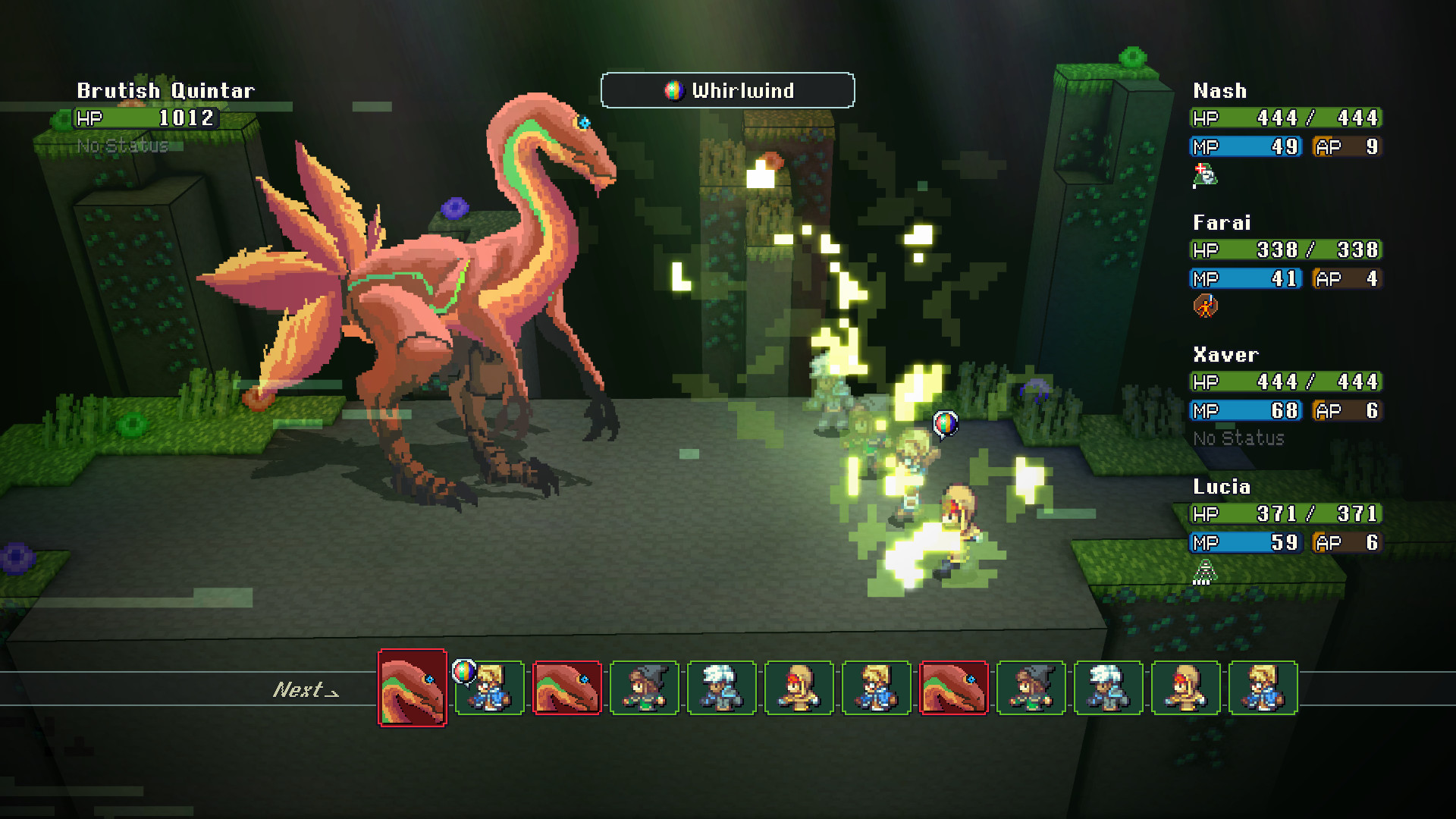Click the hooded witch portrait in turn order
Image resolution: width=1456 pixels, height=819 pixels.
[645, 688]
